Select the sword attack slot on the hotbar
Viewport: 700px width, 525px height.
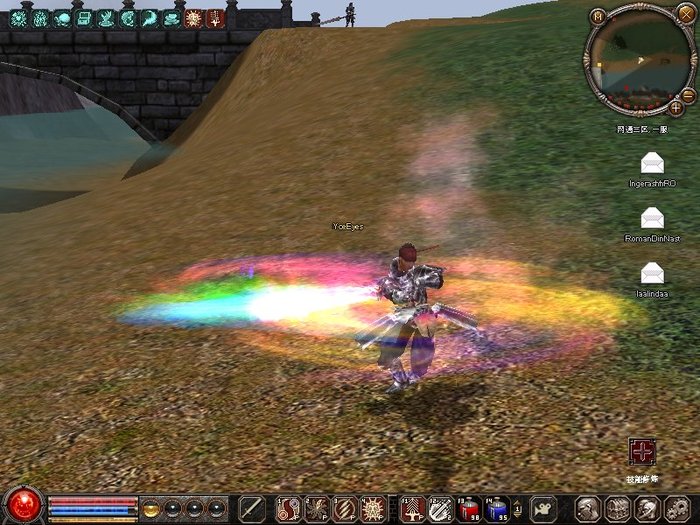point(252,508)
